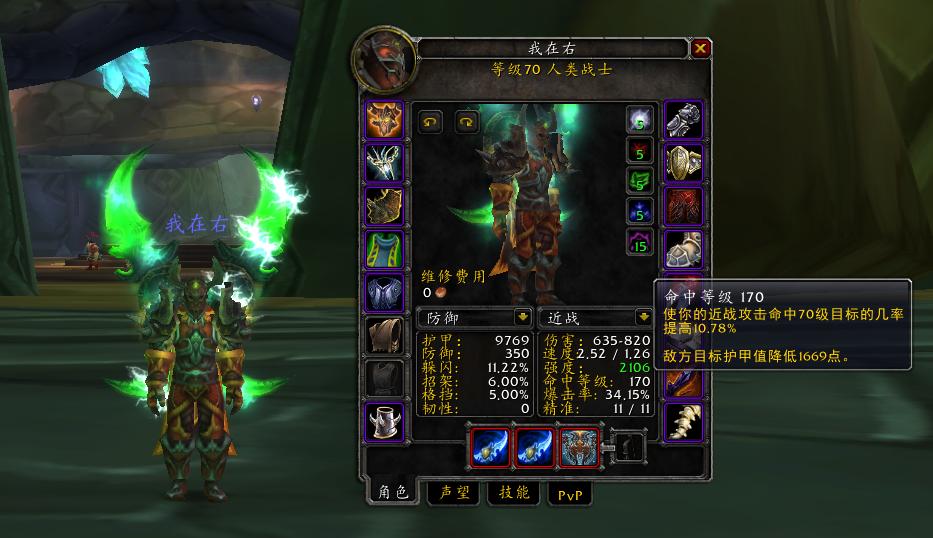Viewport: 933px width, 538px height.
Task: Rotate character model right
Action: tap(467, 122)
